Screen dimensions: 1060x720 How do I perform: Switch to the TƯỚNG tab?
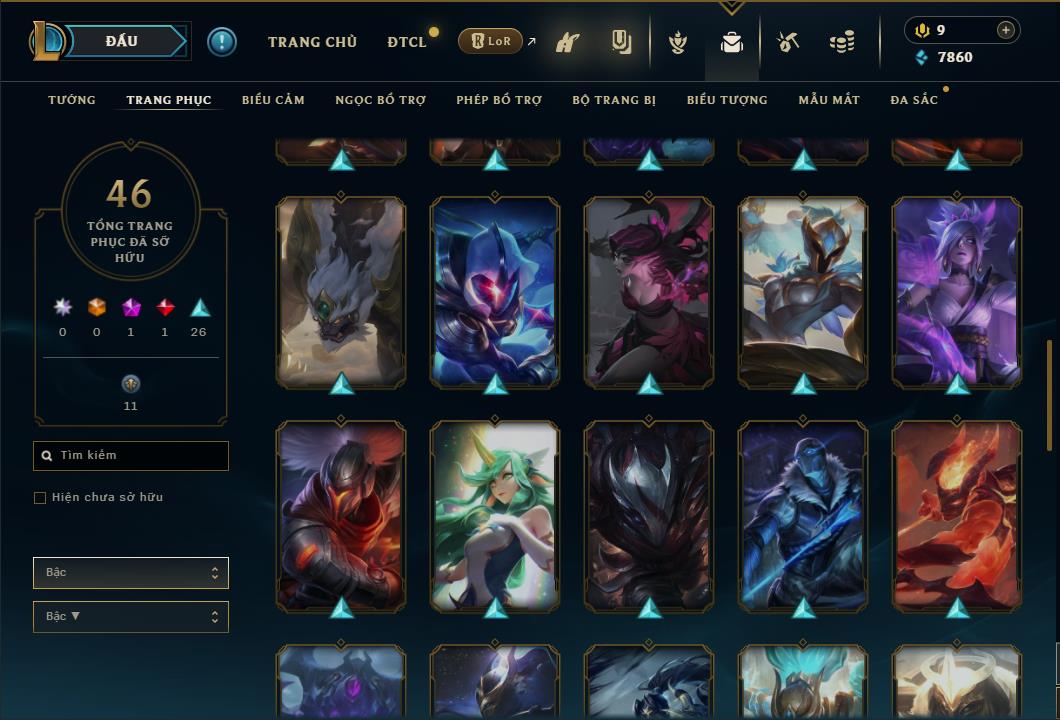coord(72,100)
